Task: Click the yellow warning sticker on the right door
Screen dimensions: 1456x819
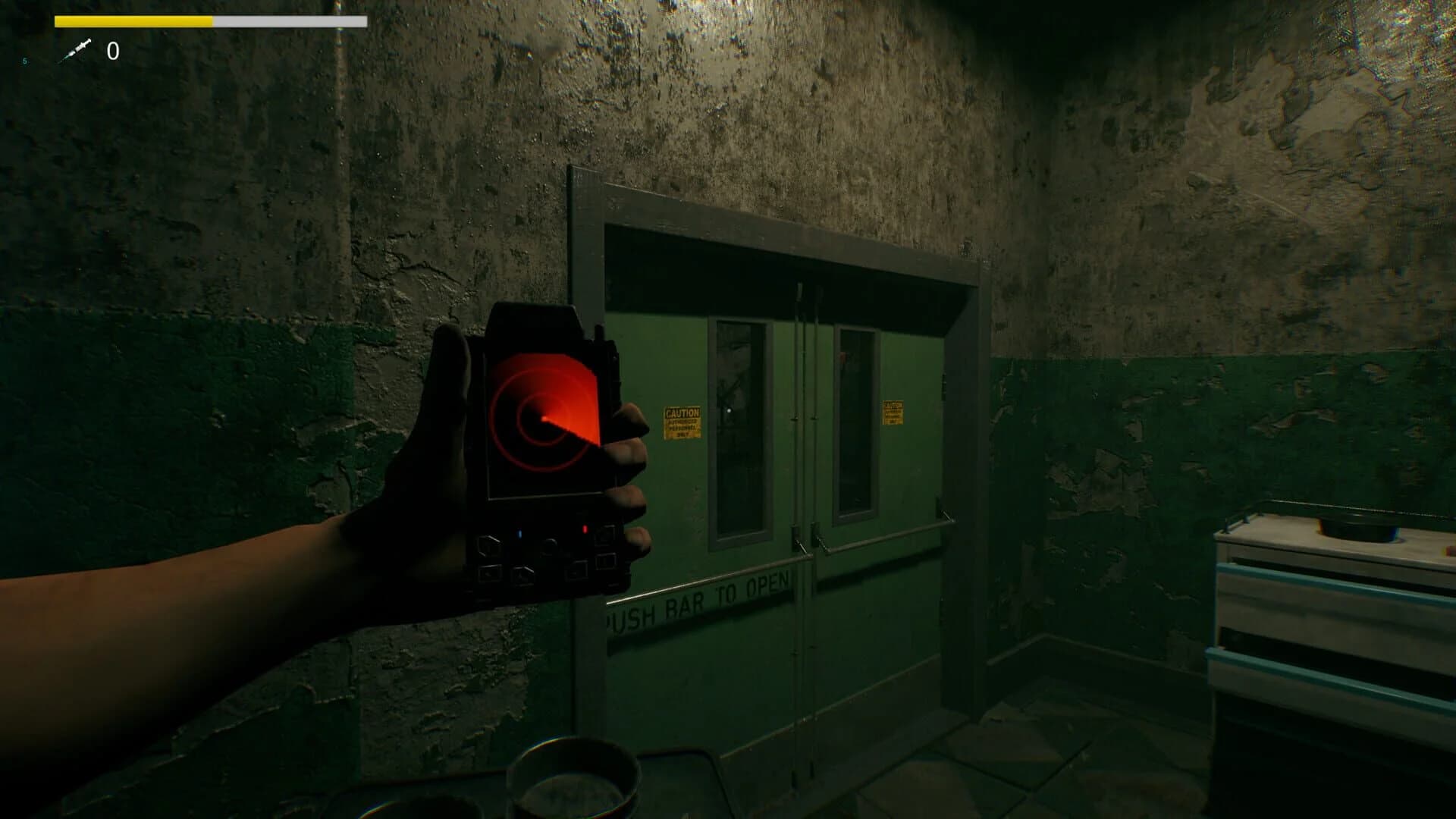Action: [893, 412]
